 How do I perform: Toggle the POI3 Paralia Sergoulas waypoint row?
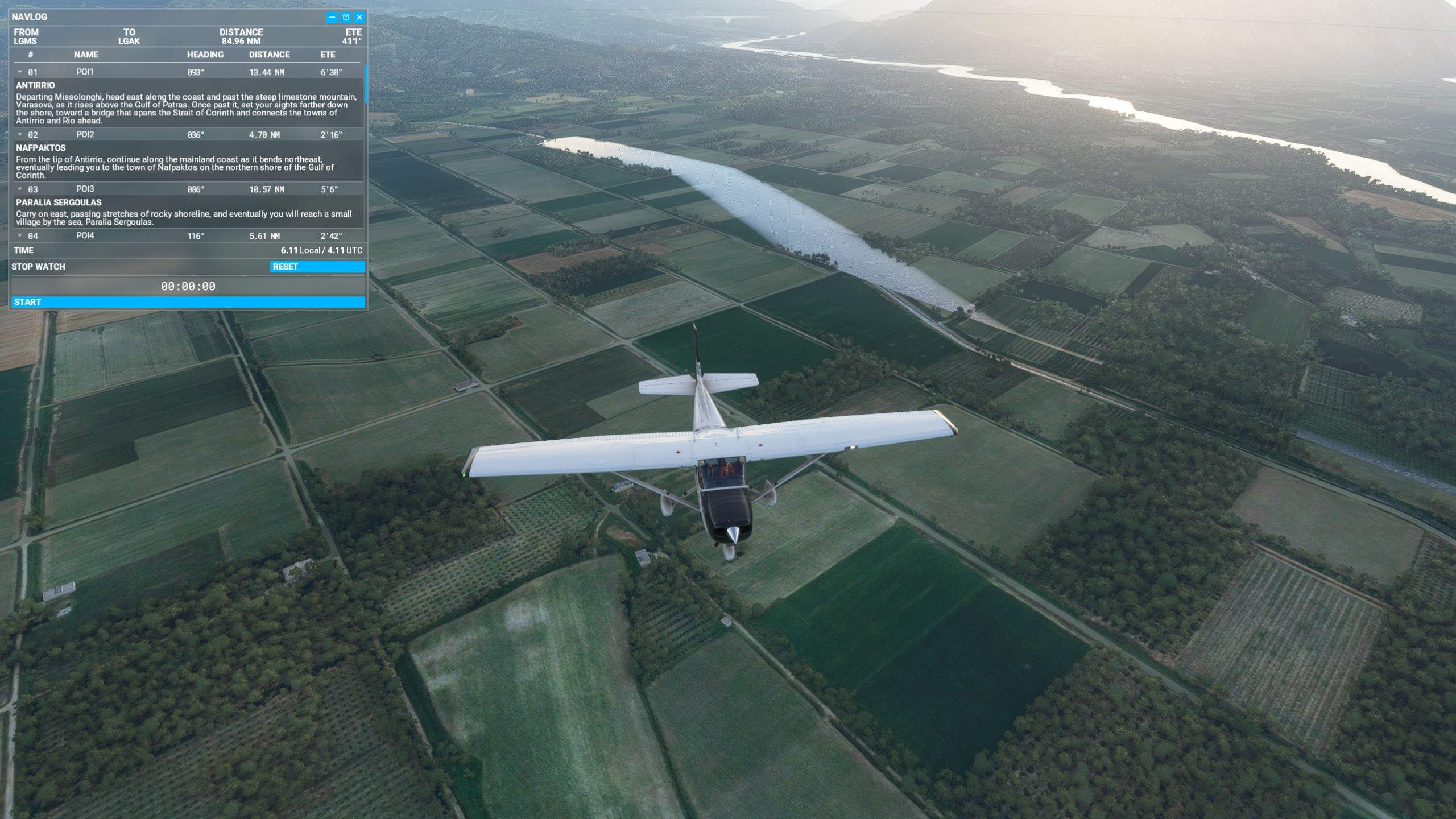pos(20,189)
